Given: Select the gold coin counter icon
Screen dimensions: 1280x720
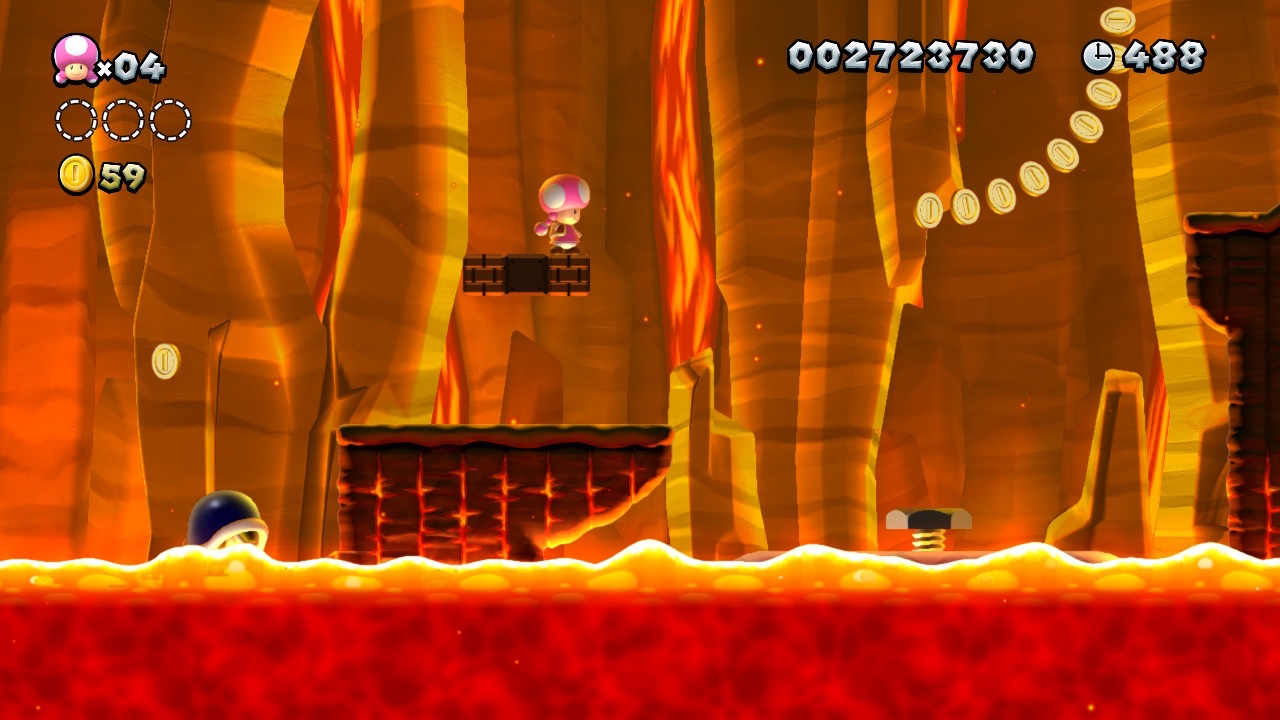Looking at the screenshot, I should click(x=76, y=174).
